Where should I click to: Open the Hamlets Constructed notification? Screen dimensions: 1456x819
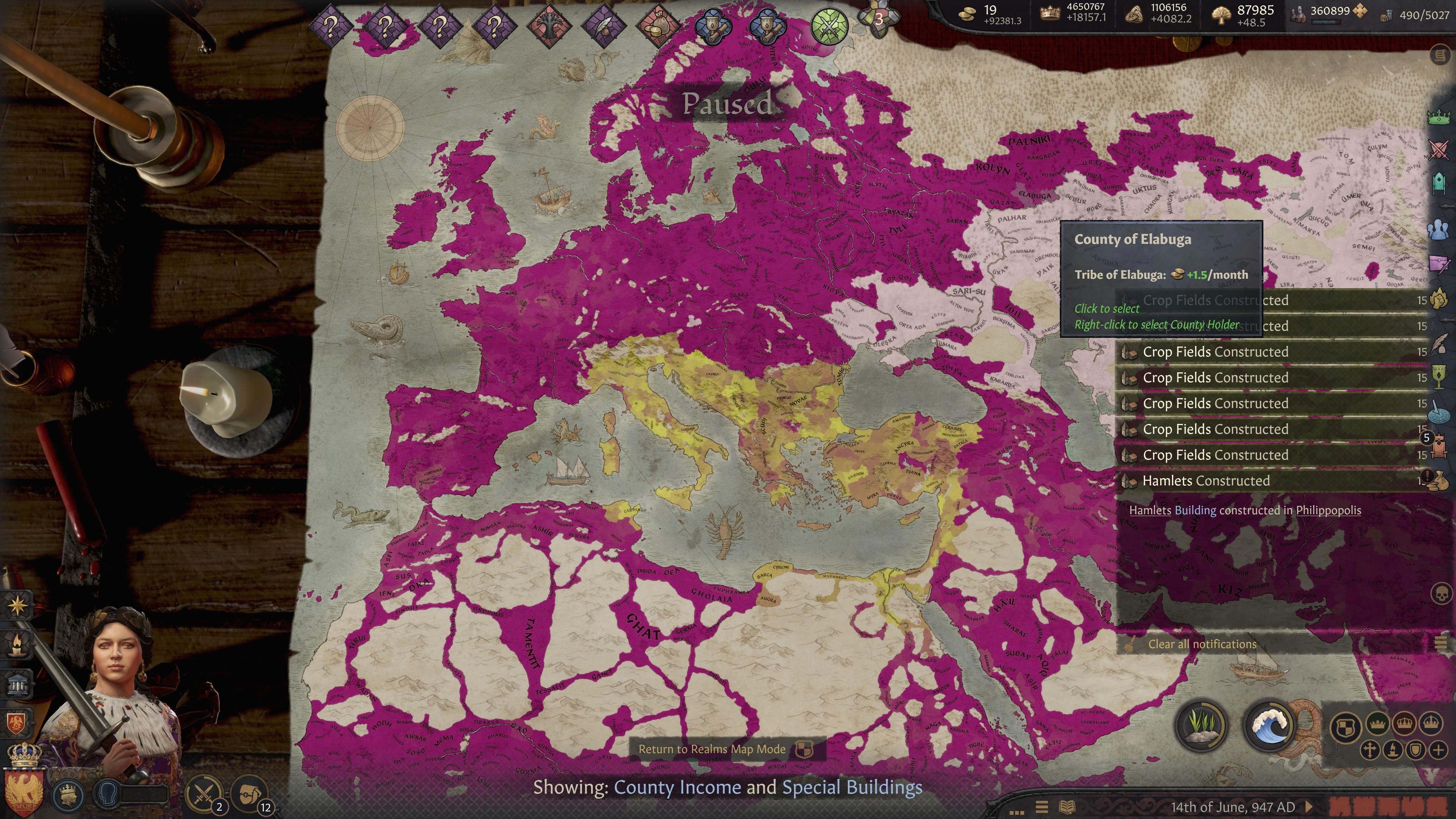click(1206, 481)
